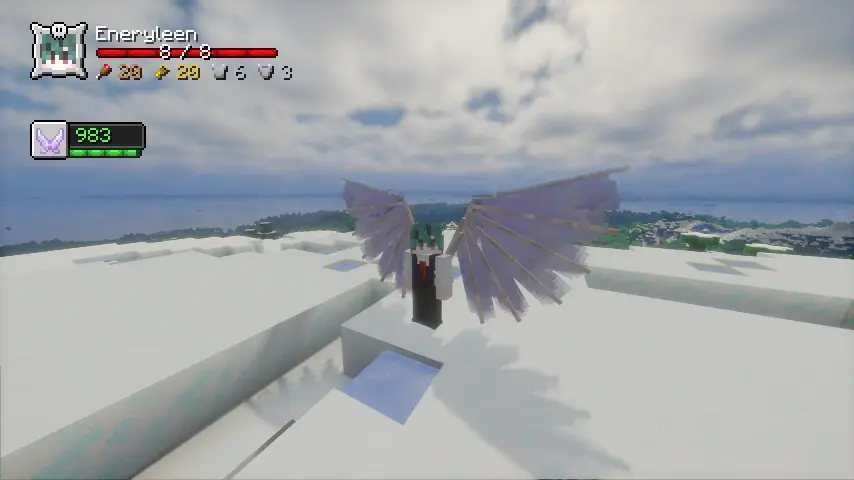Select the purple wings item icon
Viewport: 854px width, 480px height.
coord(49,139)
